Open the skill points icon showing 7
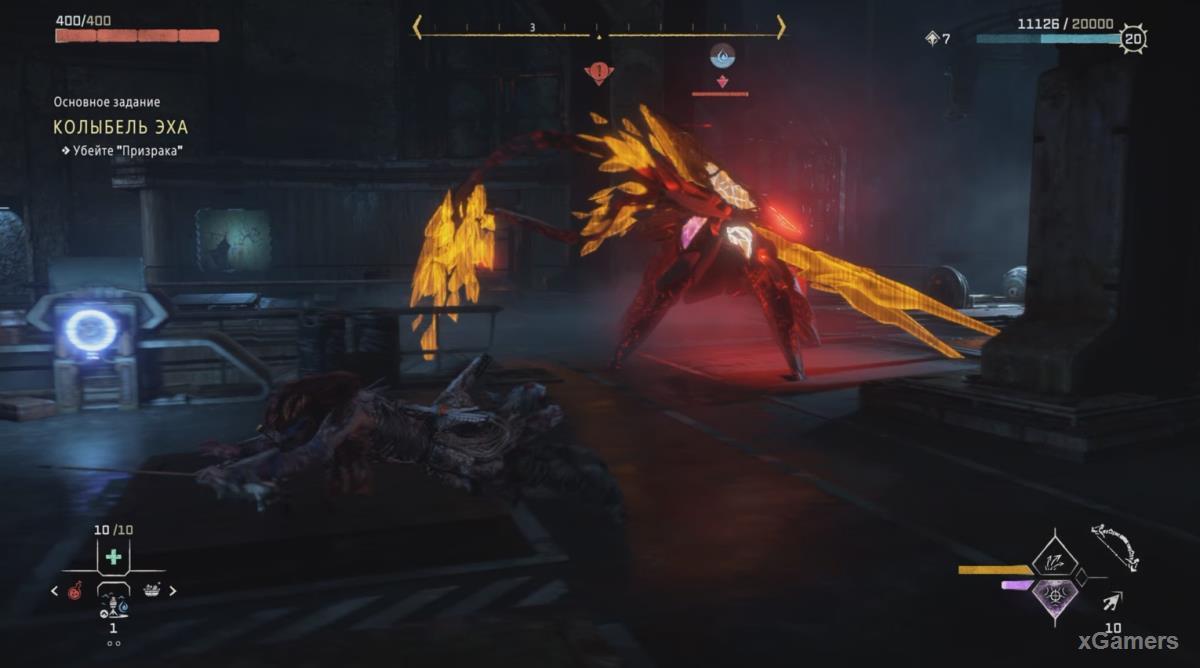Viewport: 1200px width, 668px height. tap(932, 39)
